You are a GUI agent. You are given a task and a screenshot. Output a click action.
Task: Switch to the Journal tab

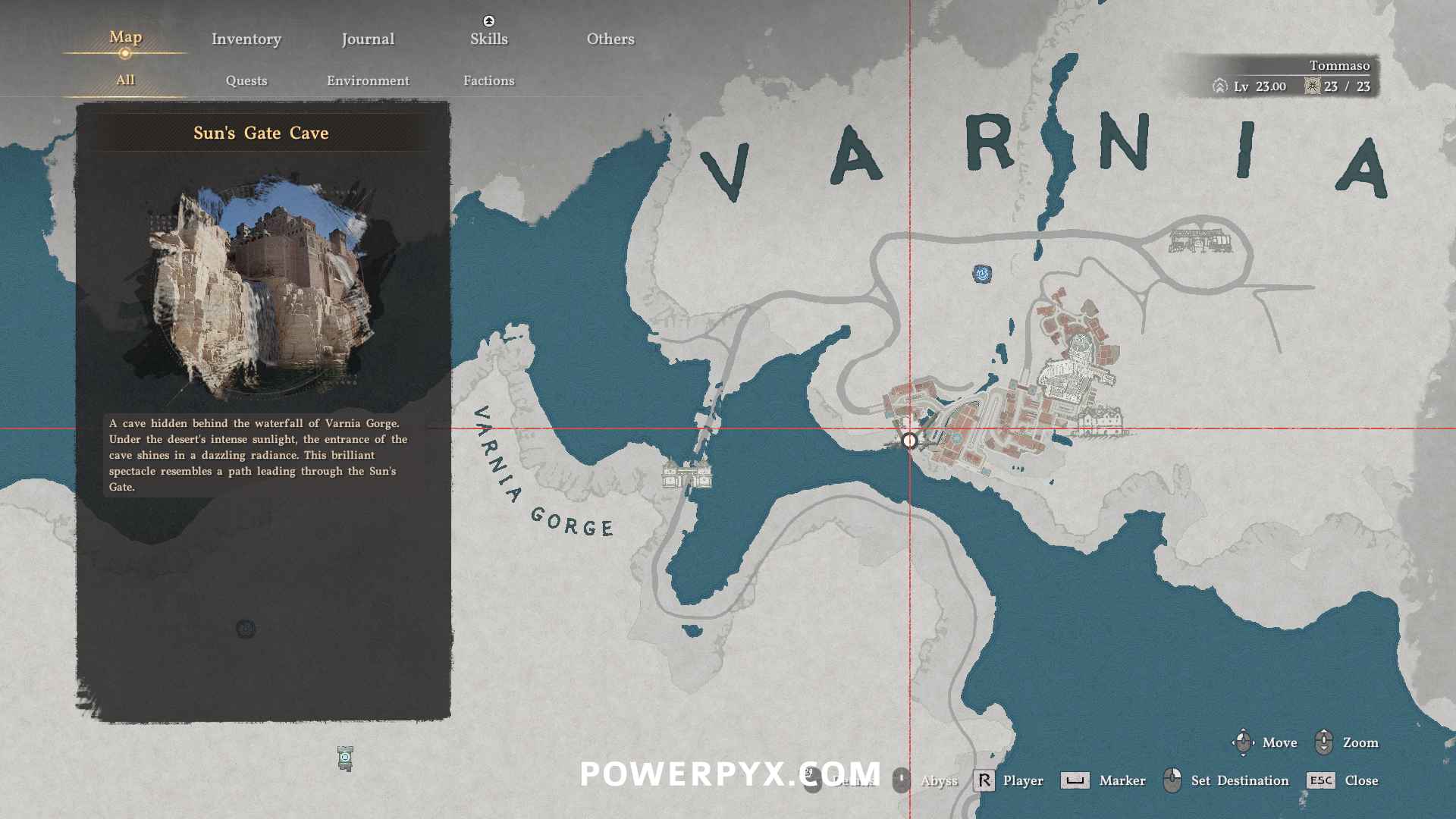coord(368,39)
